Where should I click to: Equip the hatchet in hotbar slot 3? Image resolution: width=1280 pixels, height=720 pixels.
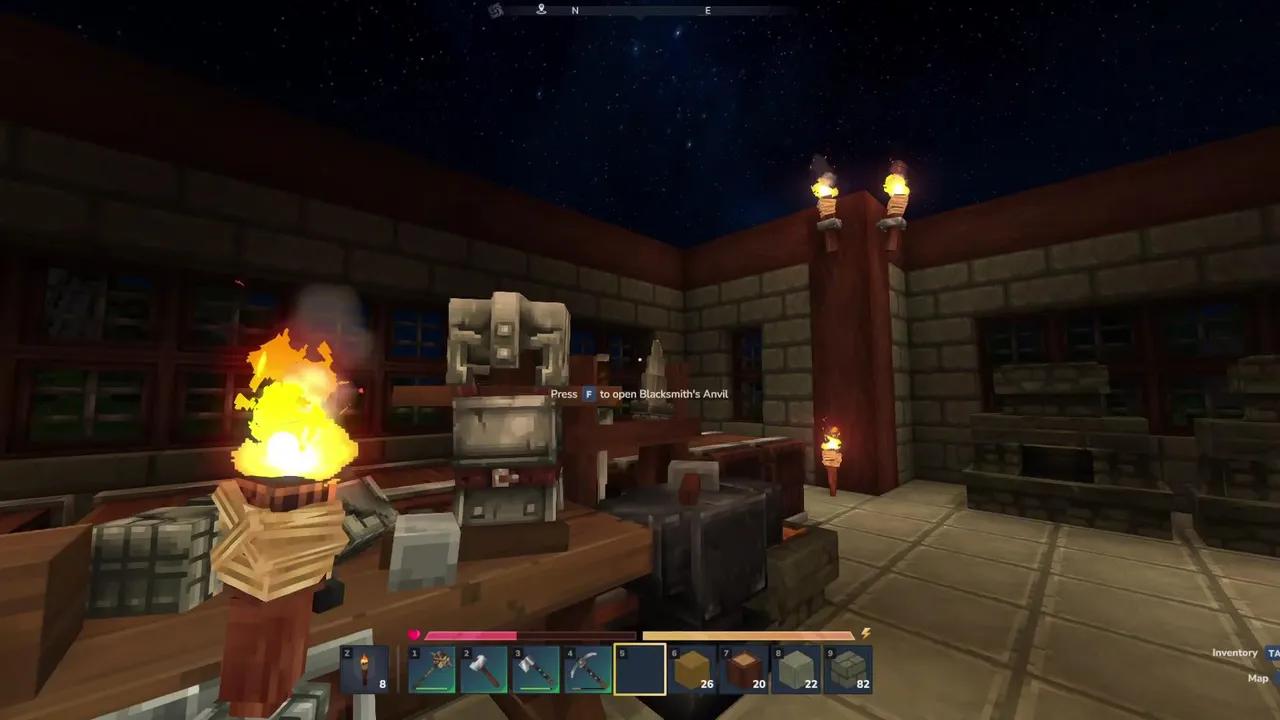click(x=536, y=669)
